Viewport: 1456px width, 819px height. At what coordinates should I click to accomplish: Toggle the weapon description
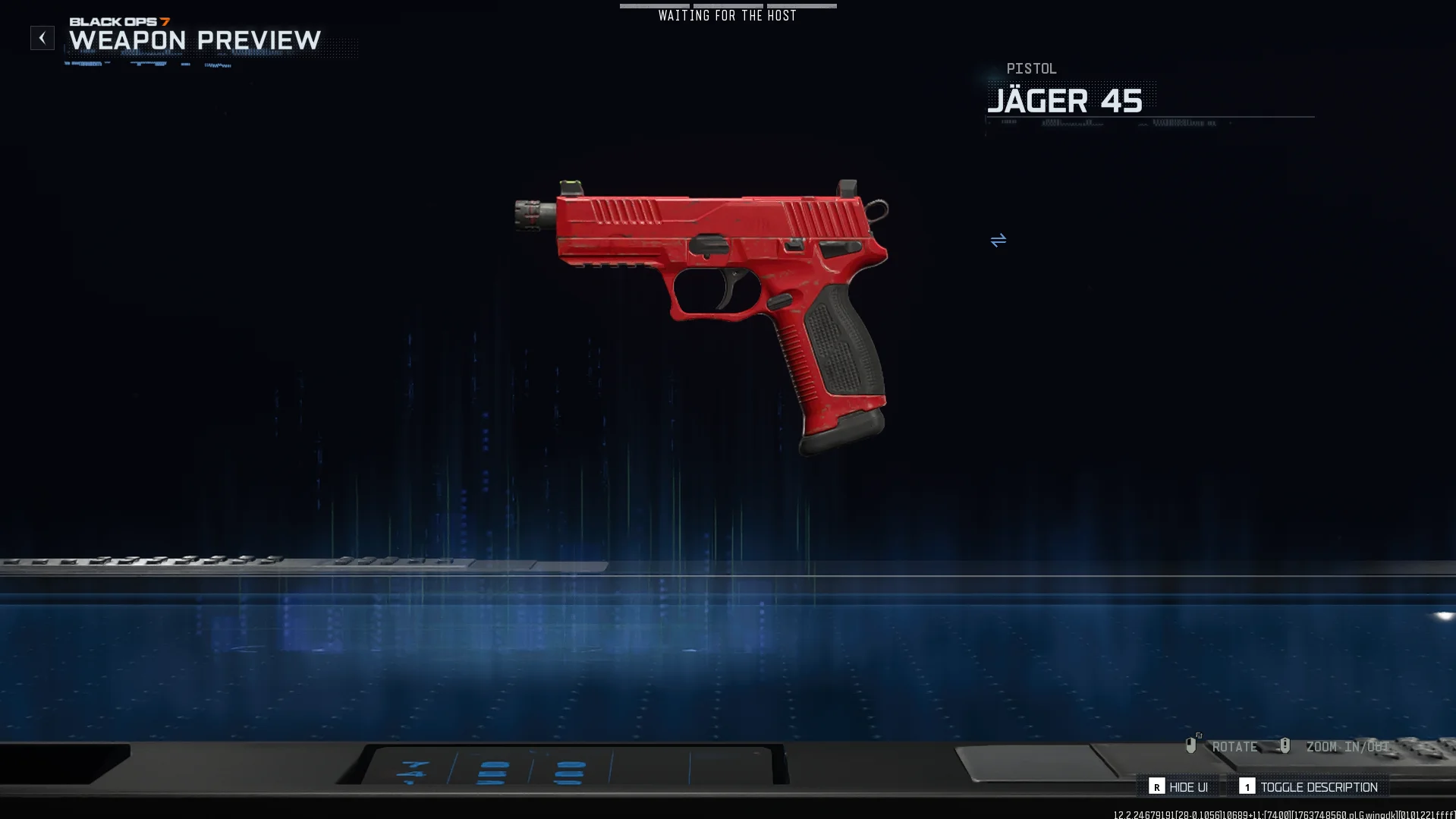point(1309,787)
